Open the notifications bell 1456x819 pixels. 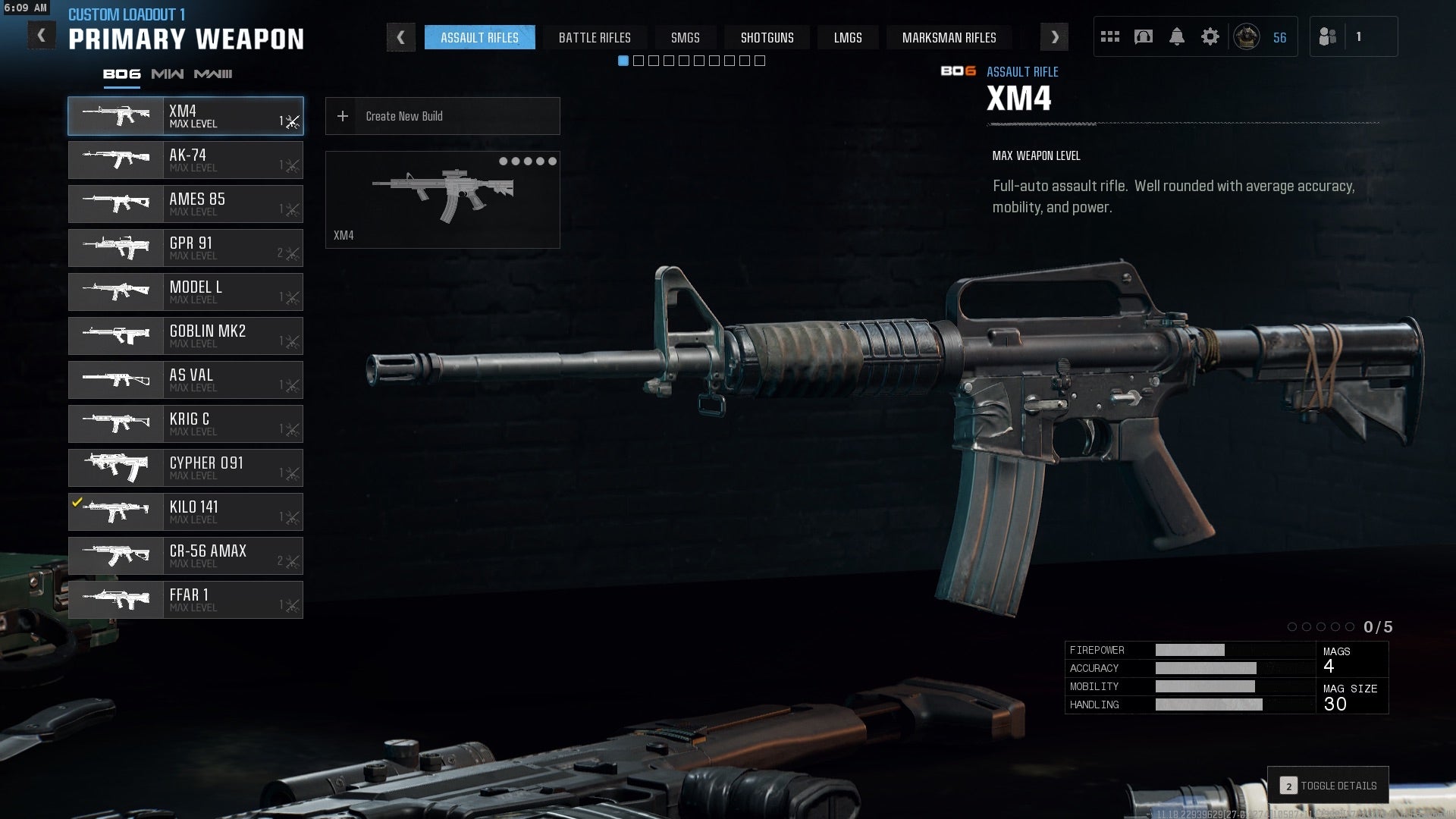(x=1176, y=36)
